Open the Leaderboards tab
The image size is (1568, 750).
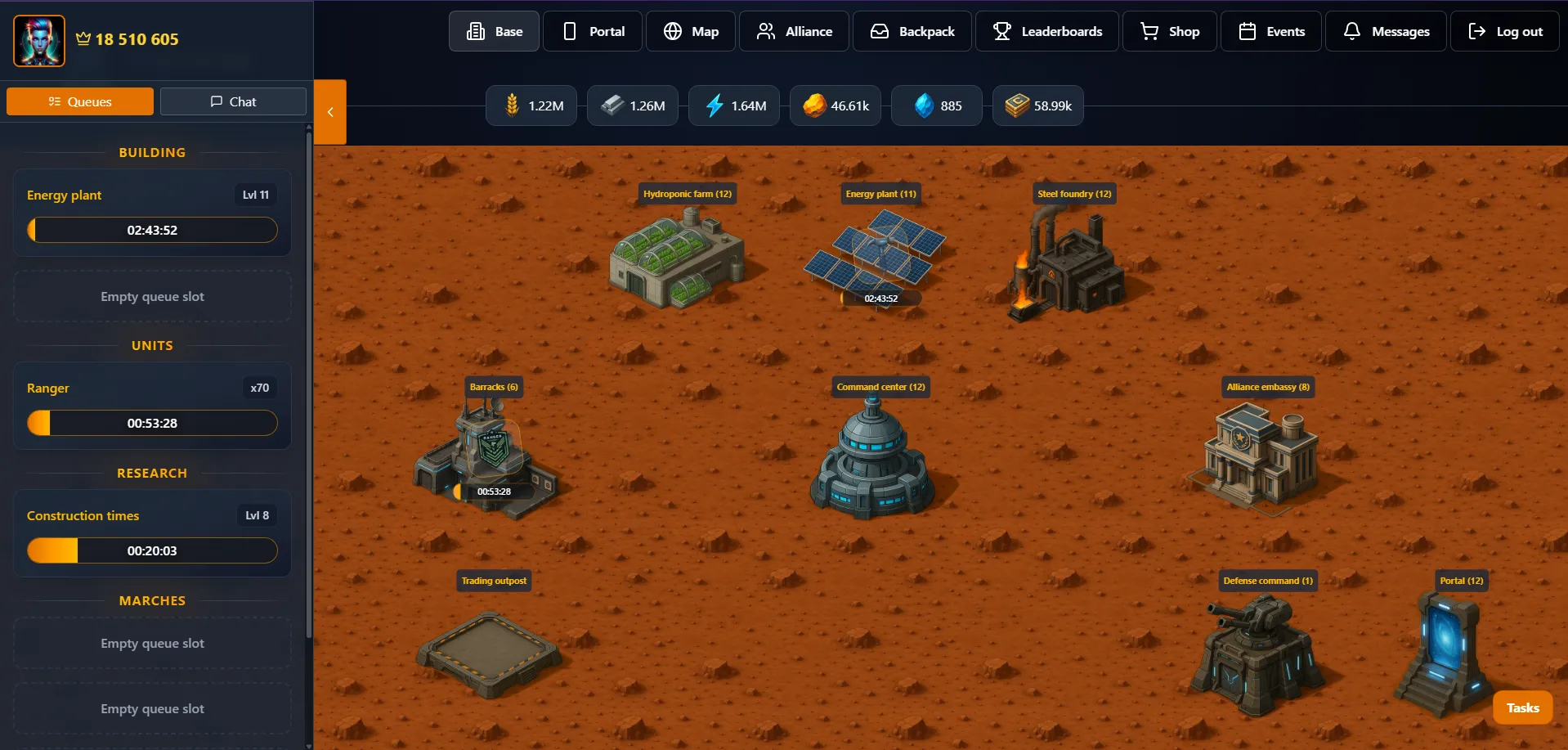(x=1046, y=30)
